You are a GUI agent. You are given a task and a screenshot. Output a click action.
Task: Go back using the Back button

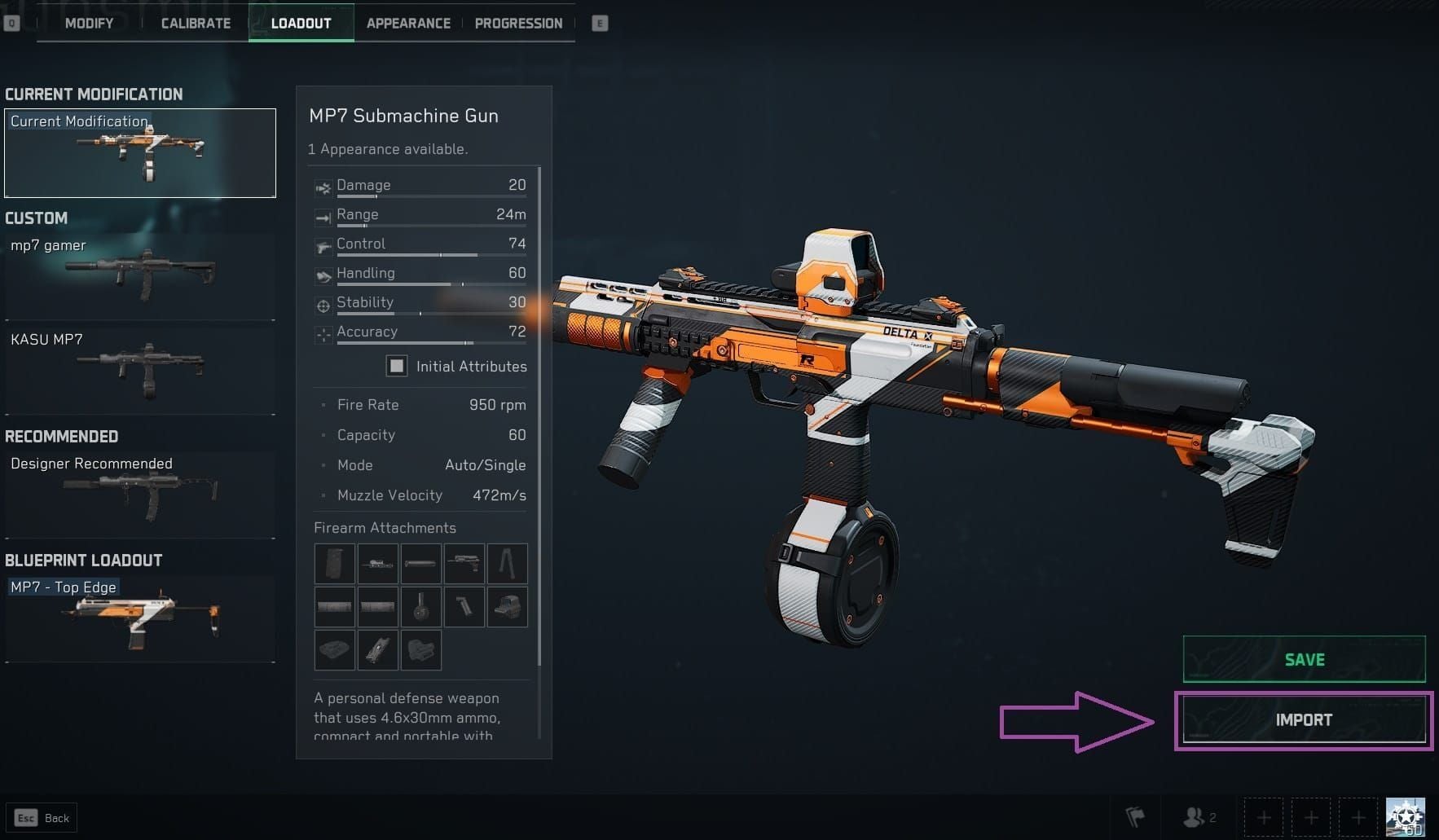[42, 818]
